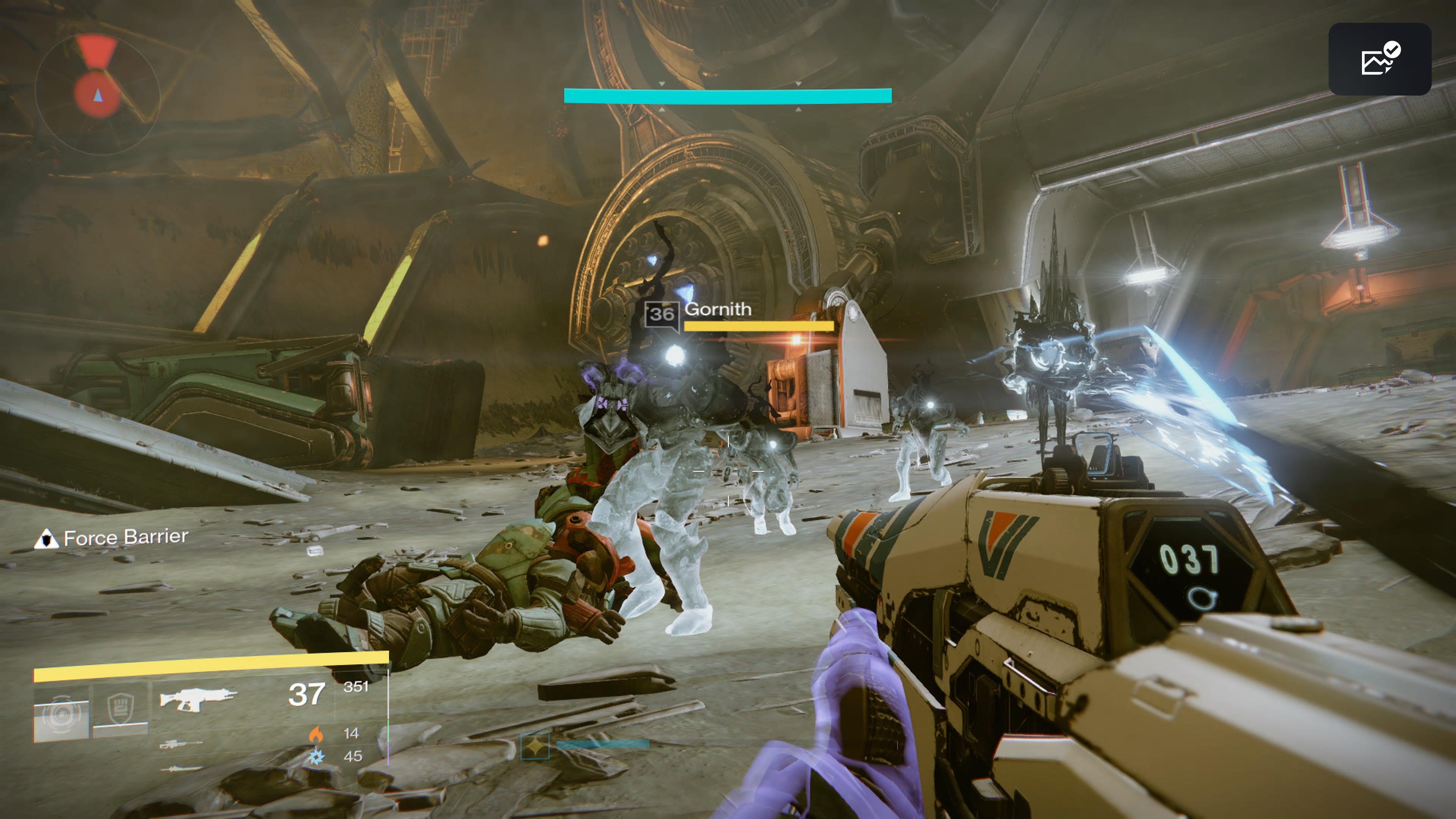Open the screenshot capture overlay button
Viewport: 1456px width, 819px height.
tap(1379, 60)
